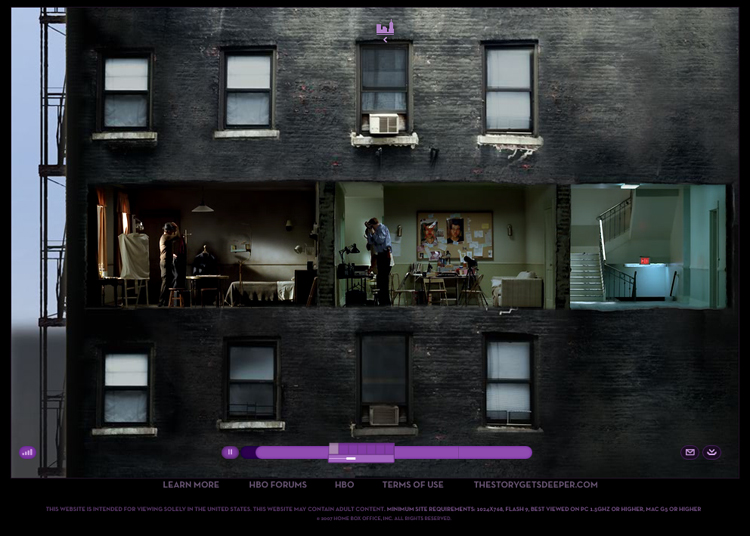Go to the HBO homepage link
This screenshot has height=536, width=750.
pos(344,485)
